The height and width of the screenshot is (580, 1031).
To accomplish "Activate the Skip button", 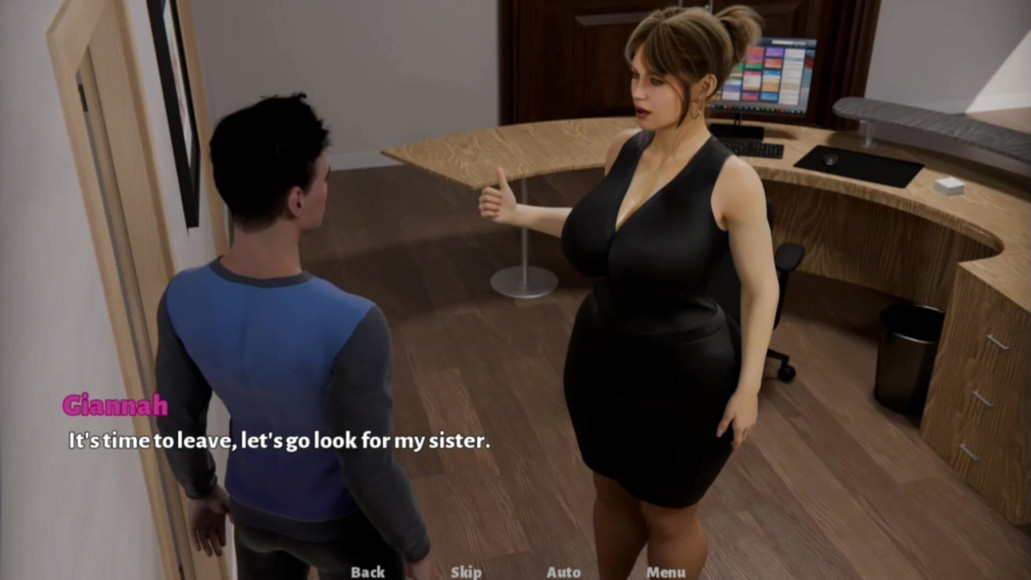I will [466, 572].
